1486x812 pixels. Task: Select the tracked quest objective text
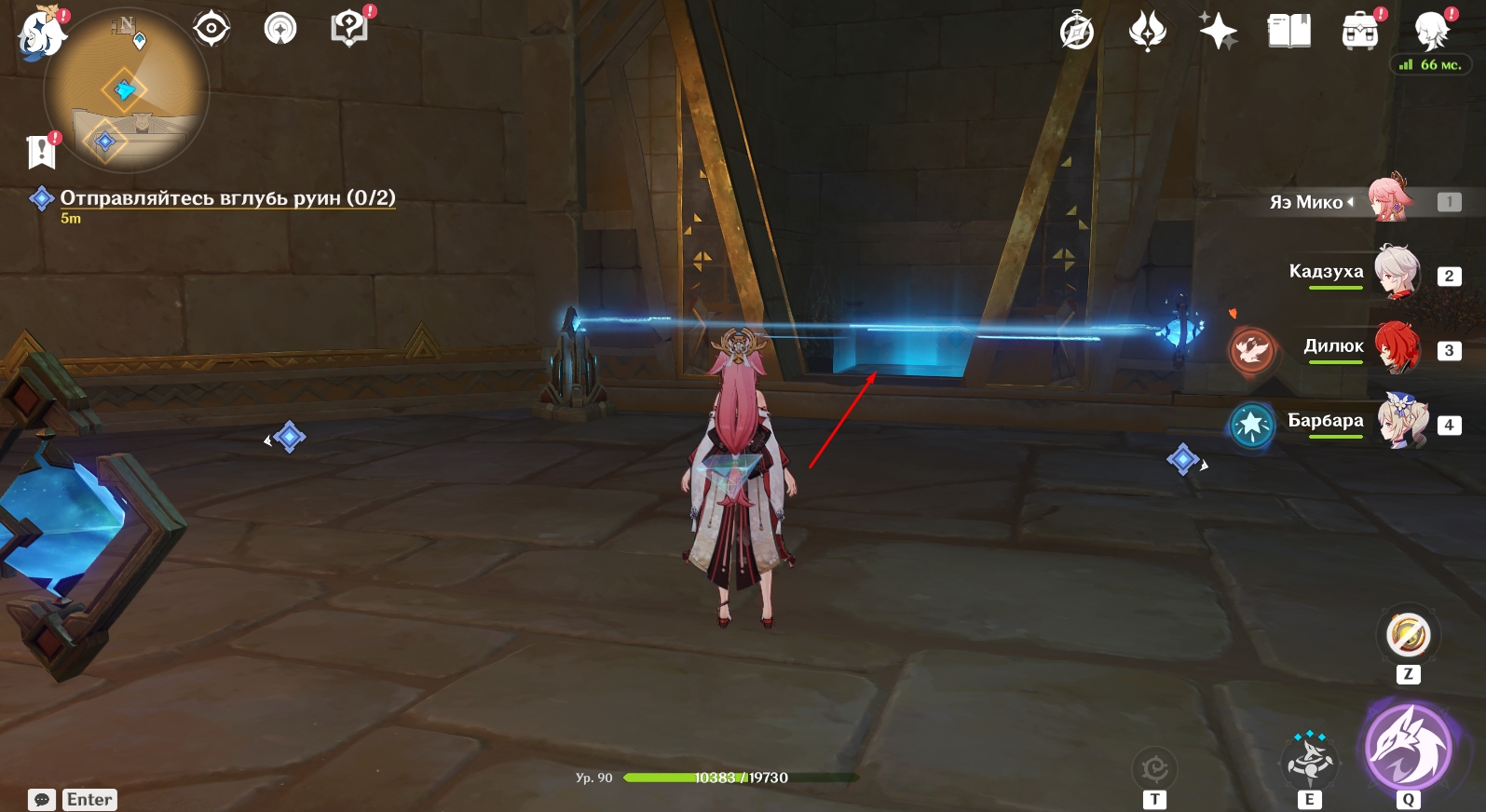(x=227, y=197)
